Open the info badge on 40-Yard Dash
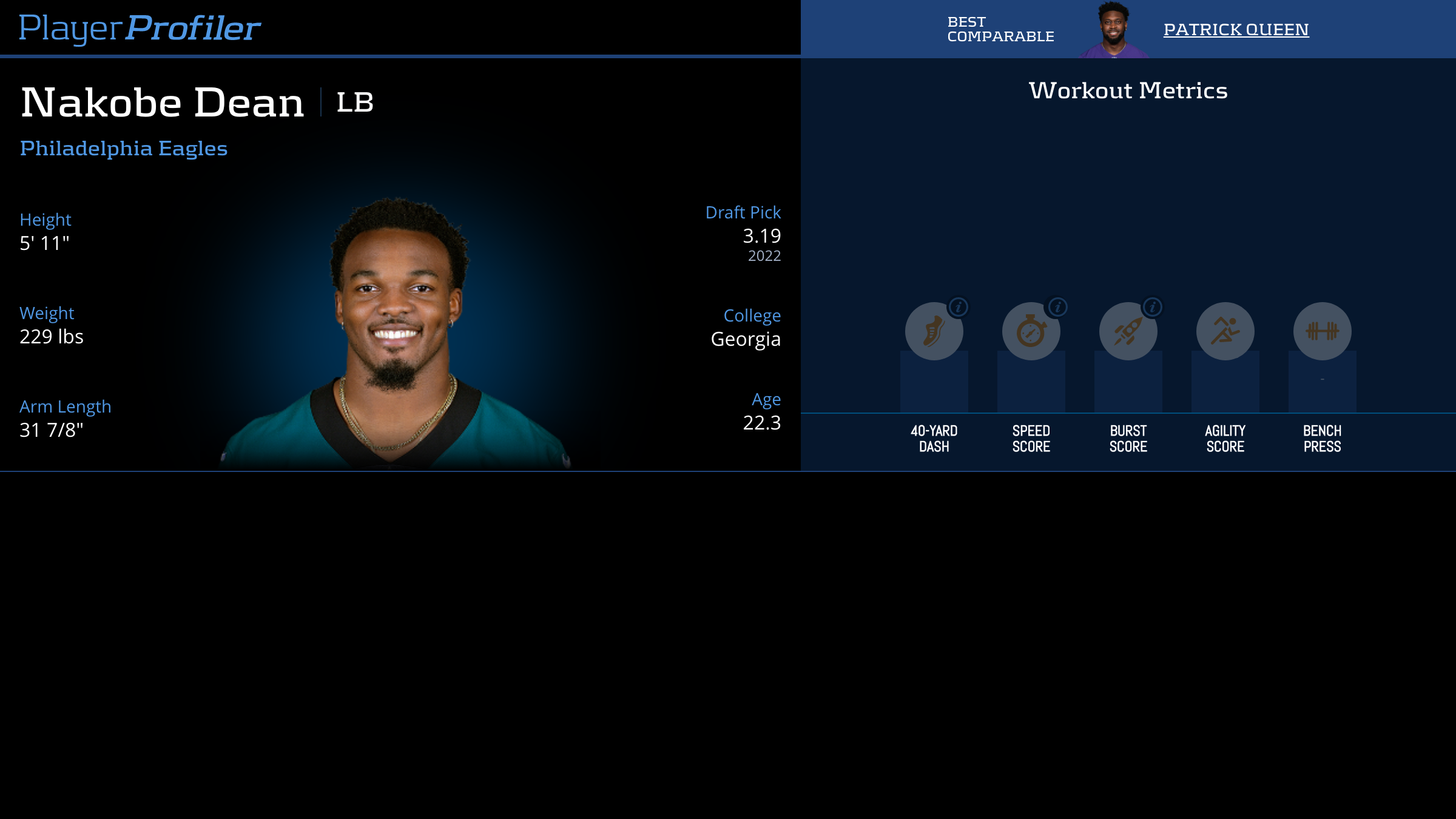 [957, 308]
